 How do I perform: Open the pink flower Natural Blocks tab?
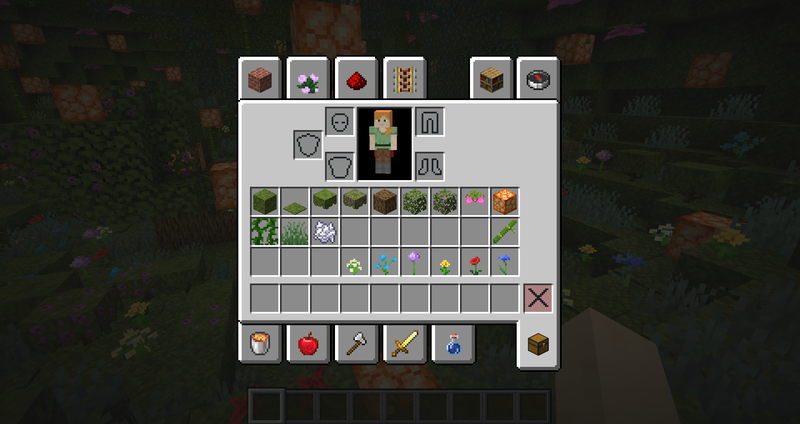tap(308, 80)
